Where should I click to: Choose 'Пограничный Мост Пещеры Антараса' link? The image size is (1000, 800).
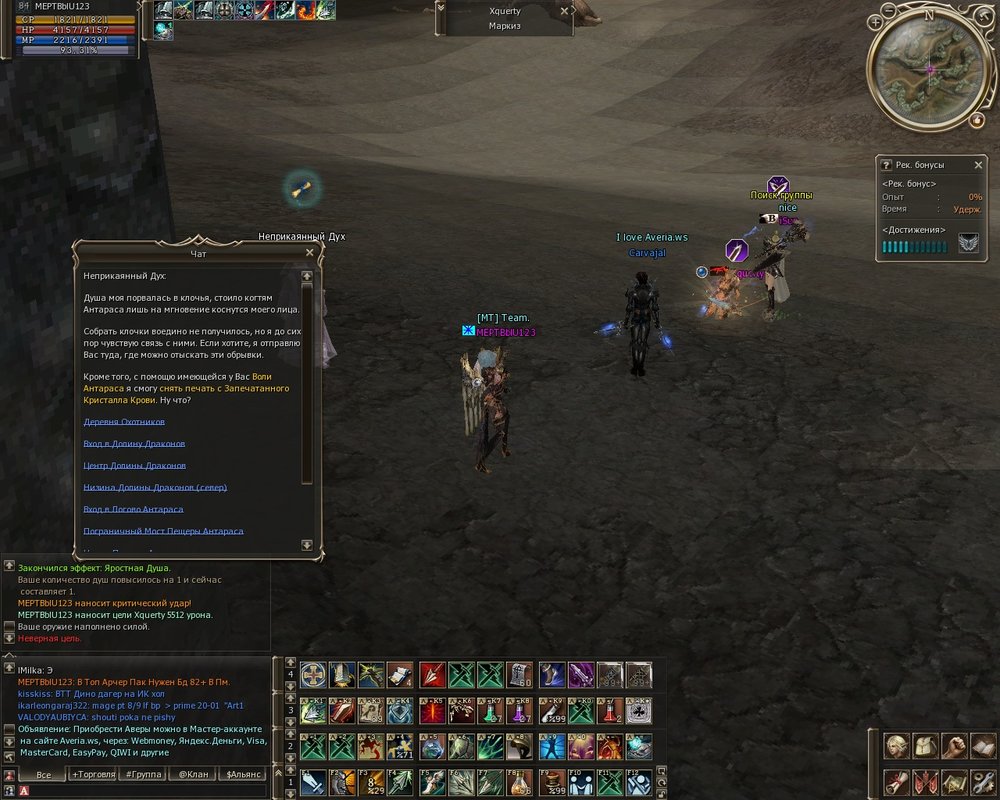tap(163, 531)
